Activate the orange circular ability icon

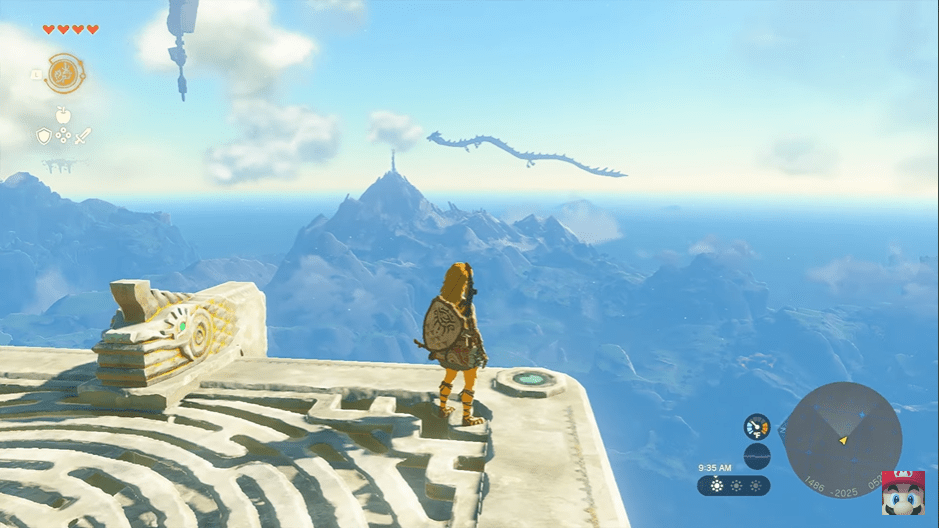(65, 73)
